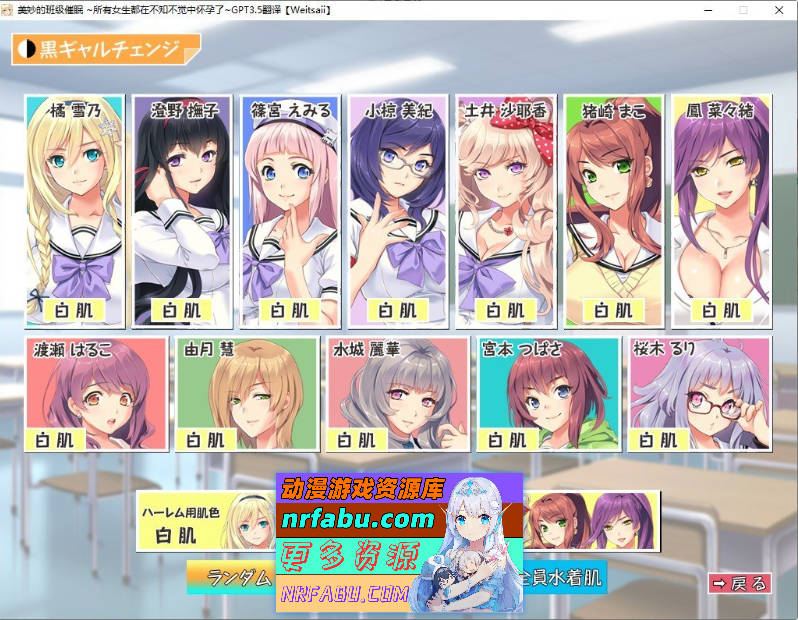This screenshot has height=620, width=798.
Task: Choose the 澄野 撫子 character card
Action: 182,210
